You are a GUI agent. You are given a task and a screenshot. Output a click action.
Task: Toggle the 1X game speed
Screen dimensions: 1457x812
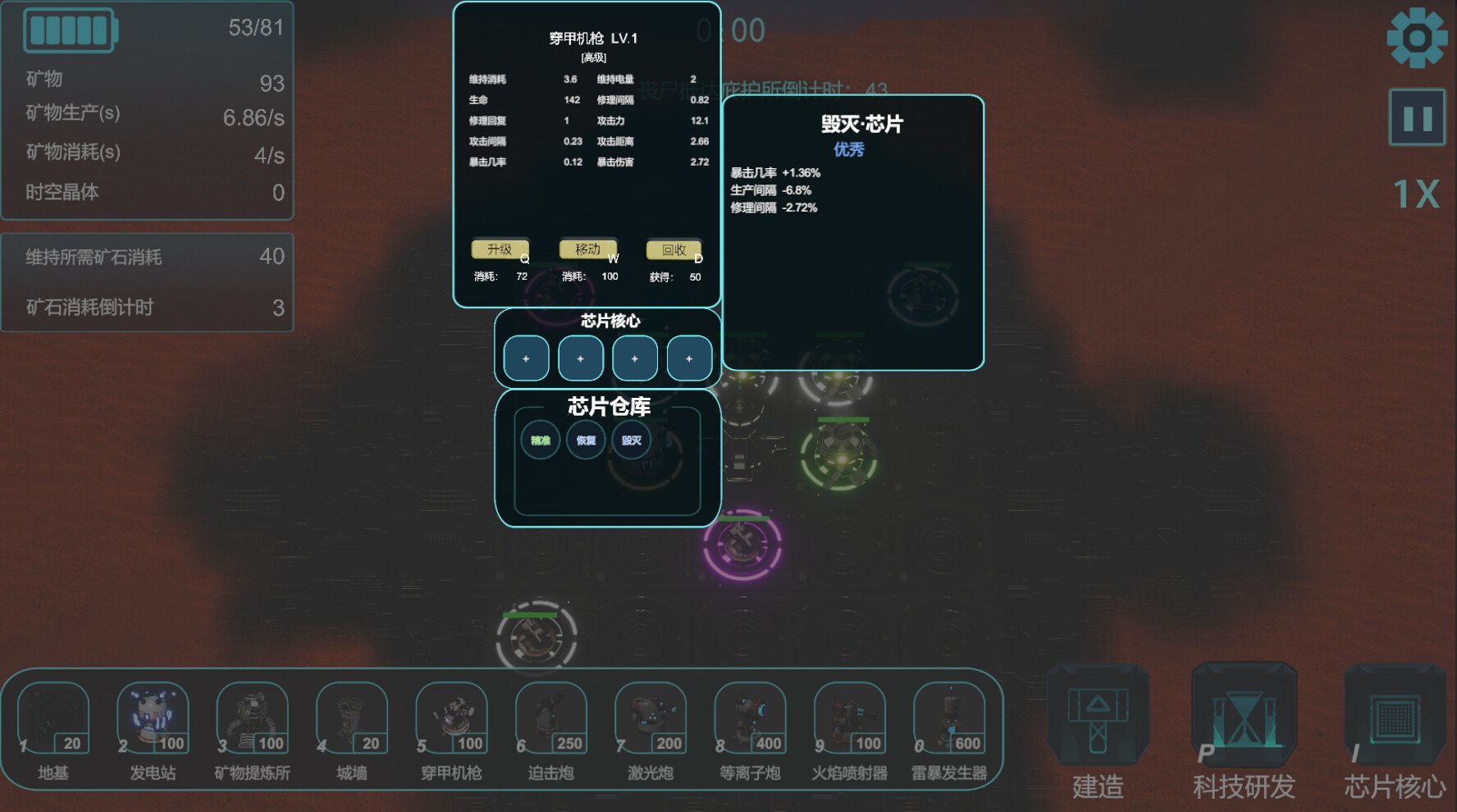pos(1416,194)
